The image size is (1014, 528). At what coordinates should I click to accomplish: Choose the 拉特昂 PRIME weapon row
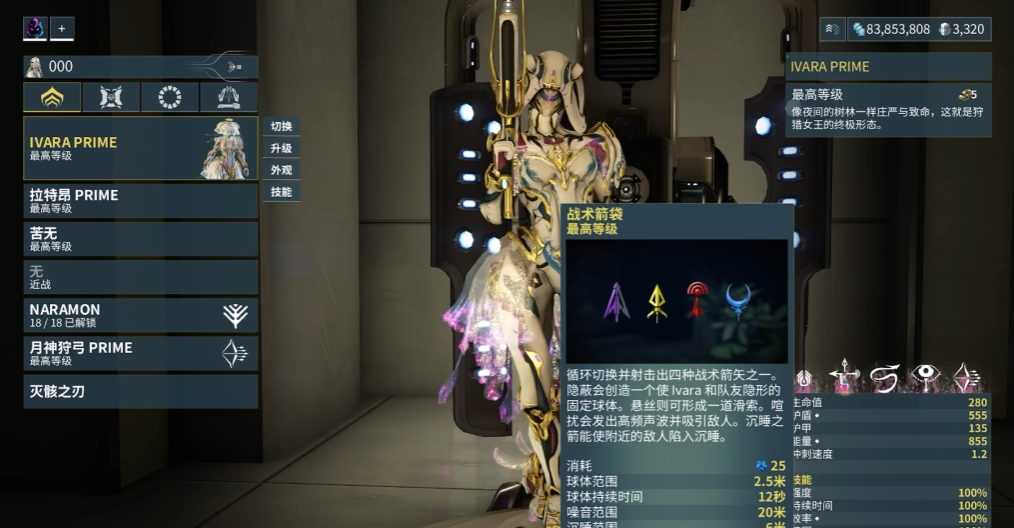click(140, 201)
